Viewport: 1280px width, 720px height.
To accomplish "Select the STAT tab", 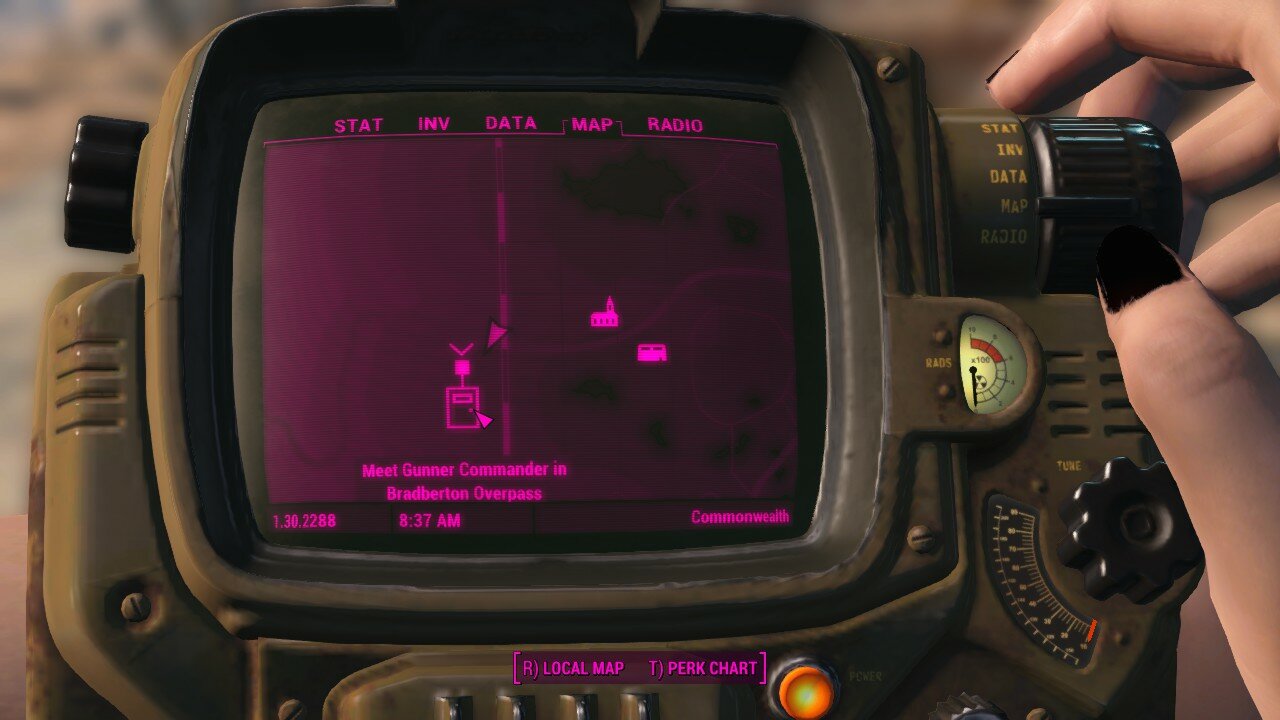I will tap(360, 126).
